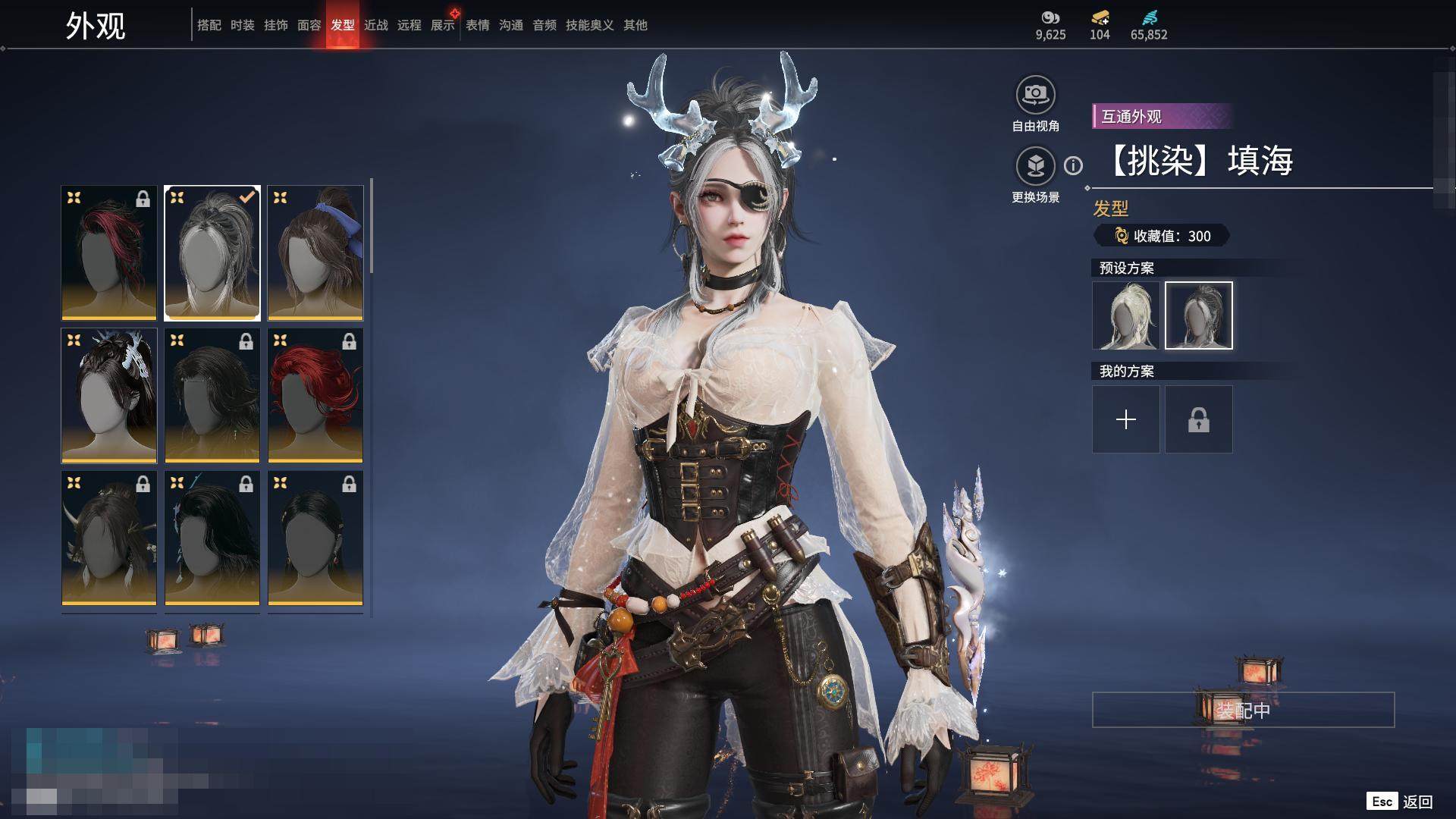Go to the 面容 face tab
Viewport: 1456px width, 819px height.
pyautogui.click(x=309, y=25)
